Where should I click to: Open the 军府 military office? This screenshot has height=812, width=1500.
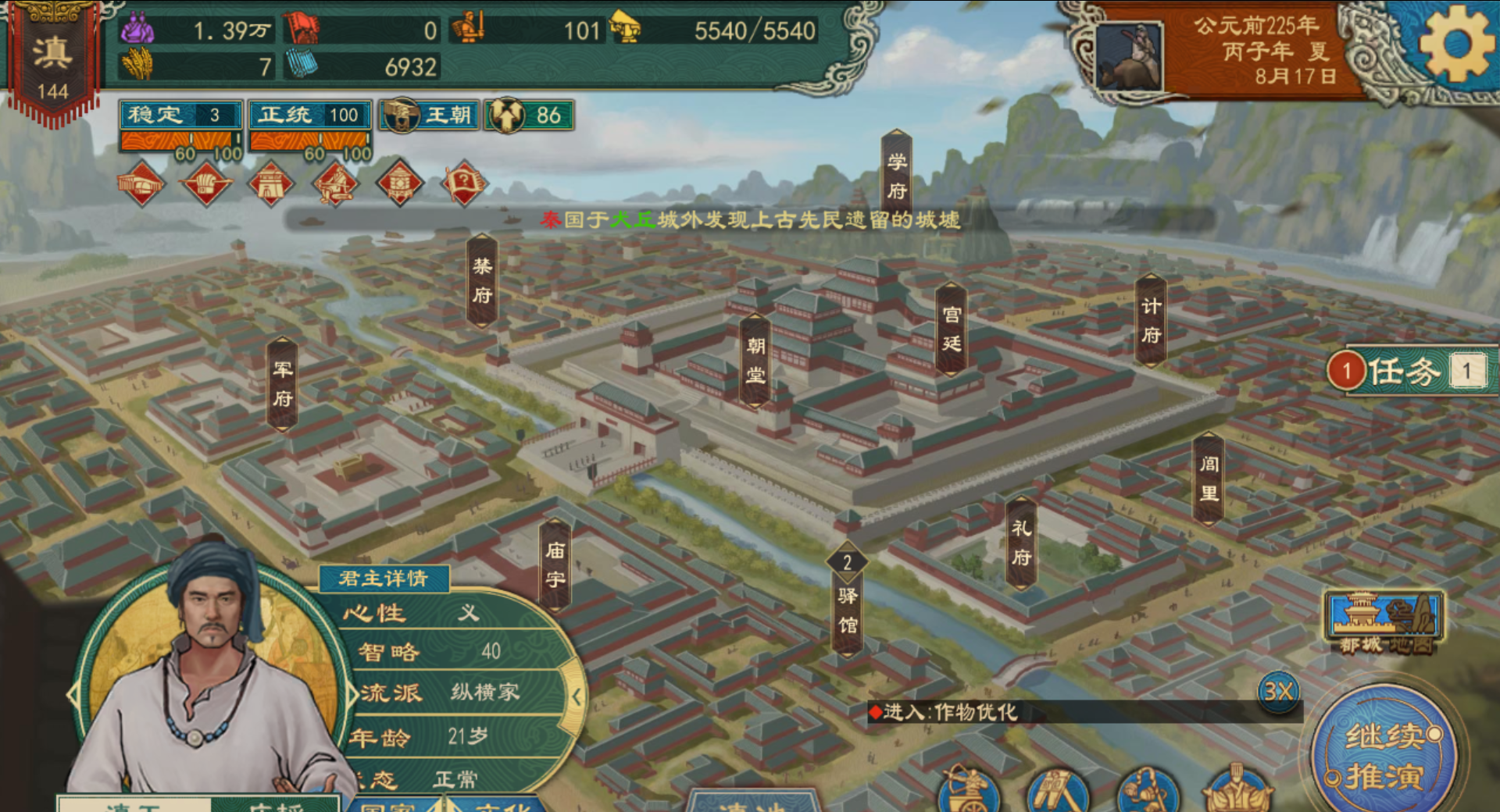pyautogui.click(x=282, y=383)
